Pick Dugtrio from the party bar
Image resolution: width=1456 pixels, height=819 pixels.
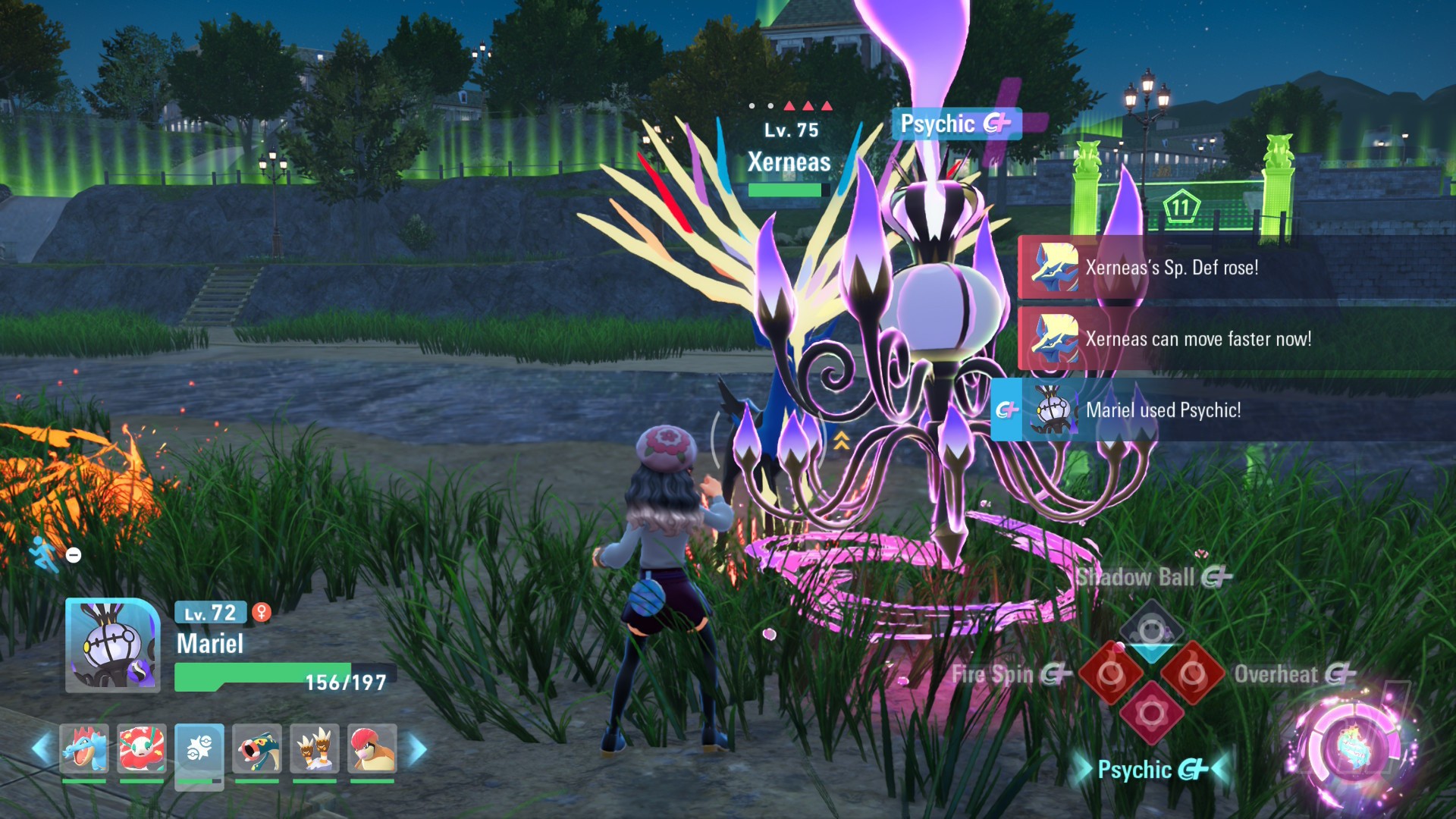point(315,748)
